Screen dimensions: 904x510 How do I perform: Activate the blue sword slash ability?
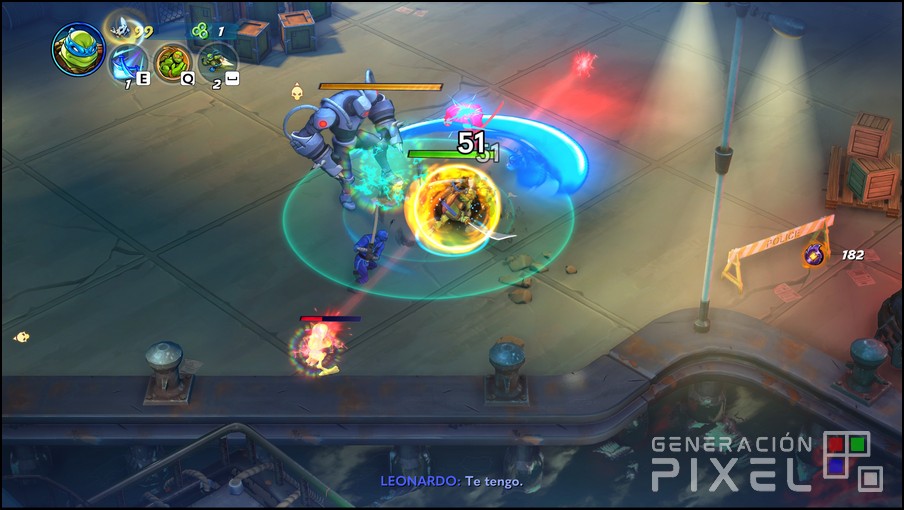click(x=128, y=65)
